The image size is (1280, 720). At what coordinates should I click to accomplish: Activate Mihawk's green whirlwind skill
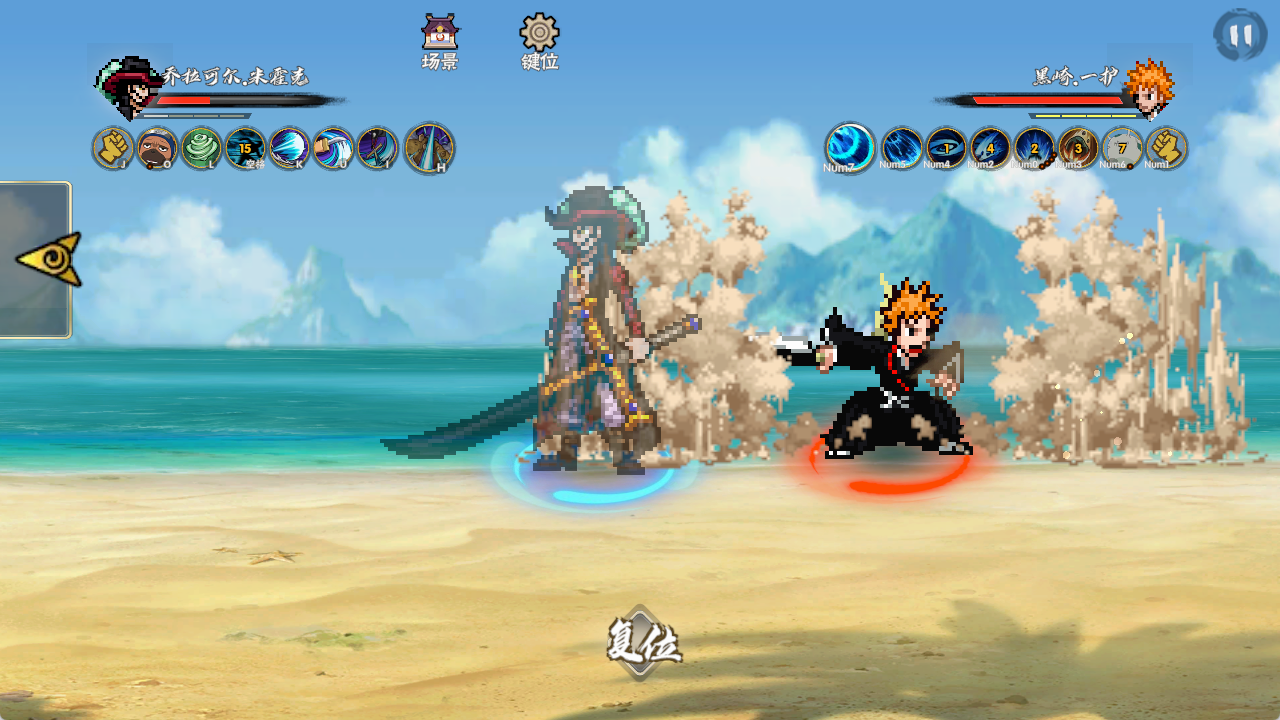201,148
